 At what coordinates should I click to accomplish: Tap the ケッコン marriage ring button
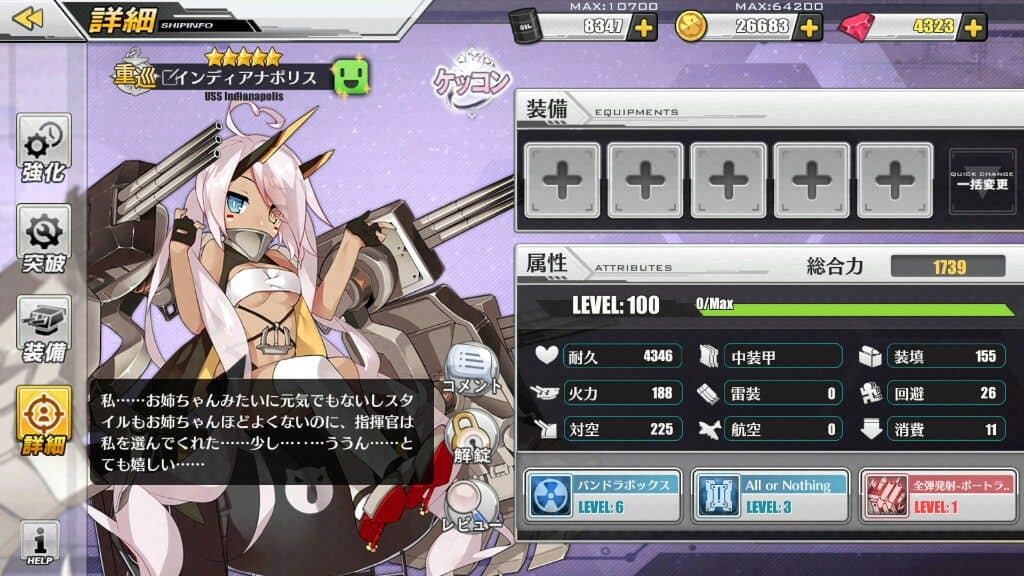pyautogui.click(x=471, y=77)
